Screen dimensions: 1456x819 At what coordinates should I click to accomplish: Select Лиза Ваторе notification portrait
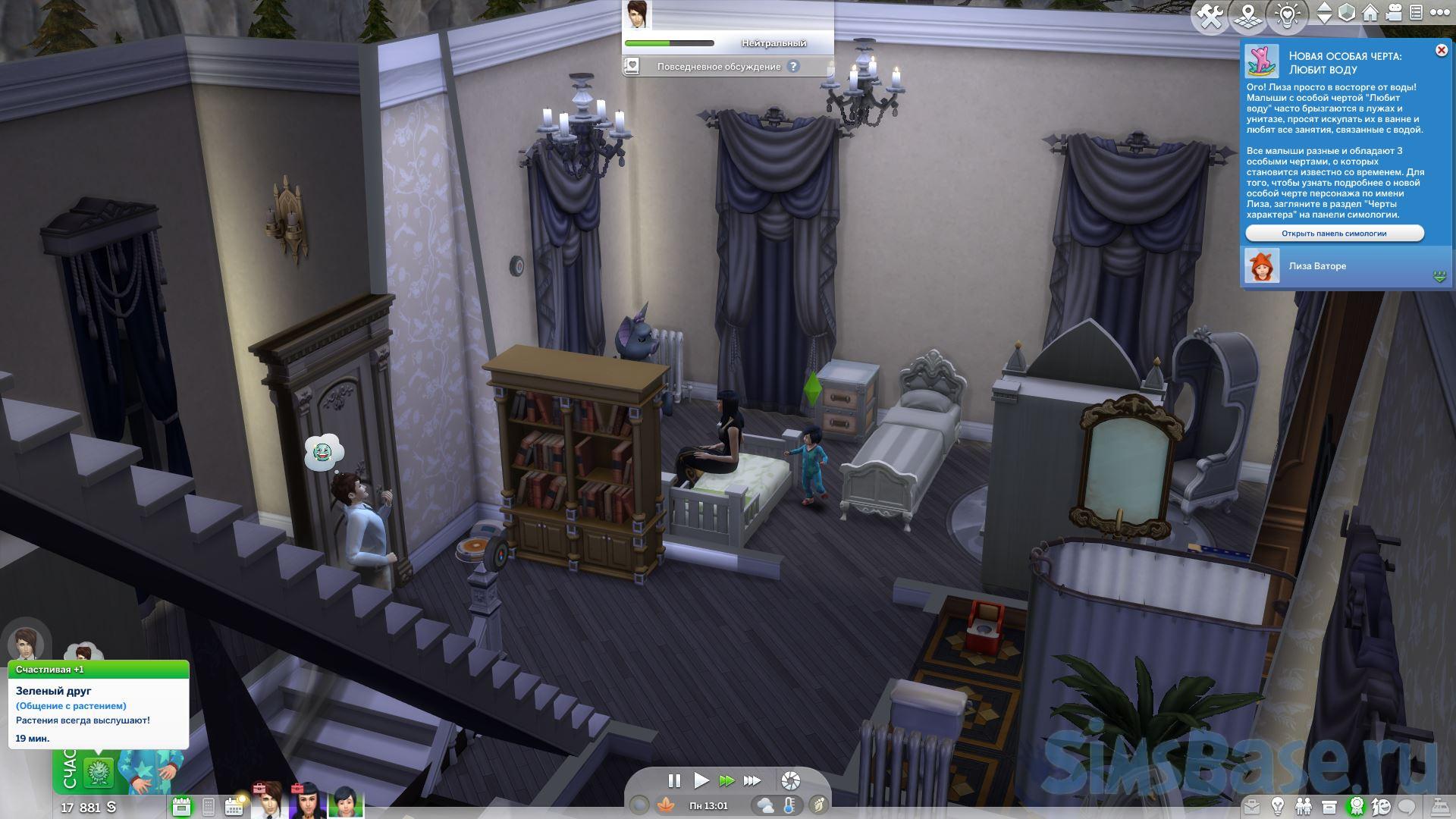pyautogui.click(x=1262, y=267)
